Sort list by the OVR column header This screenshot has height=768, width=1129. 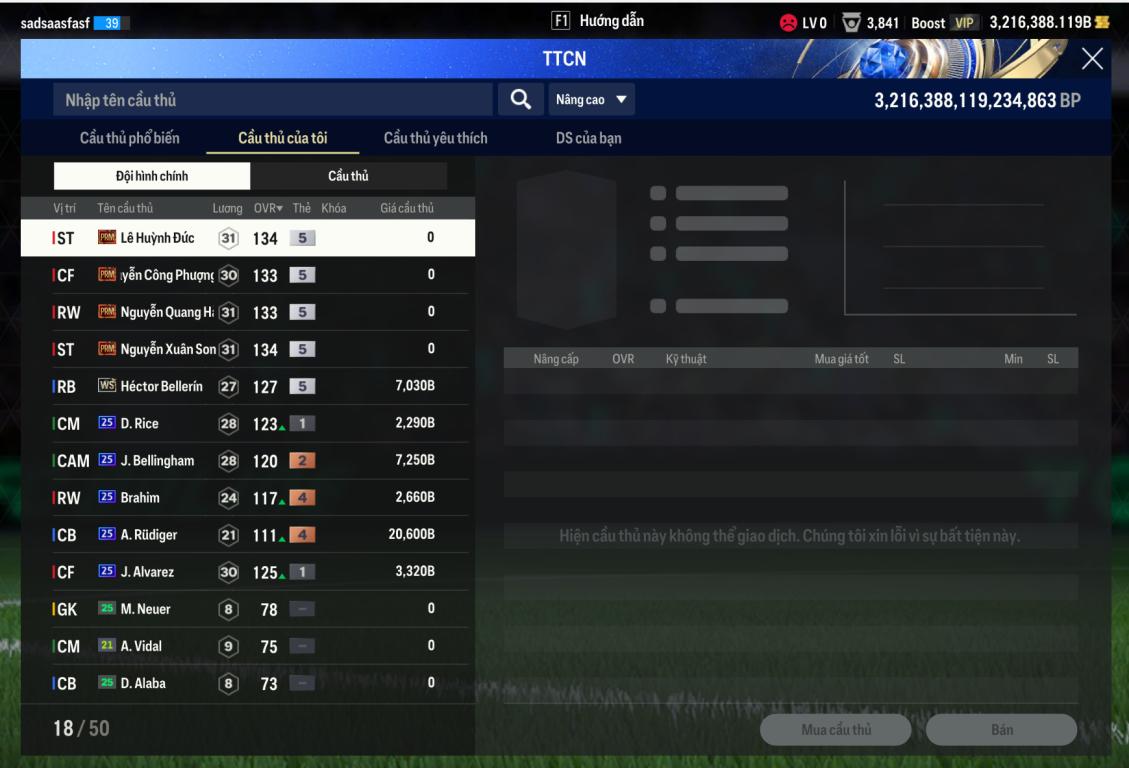click(266, 208)
